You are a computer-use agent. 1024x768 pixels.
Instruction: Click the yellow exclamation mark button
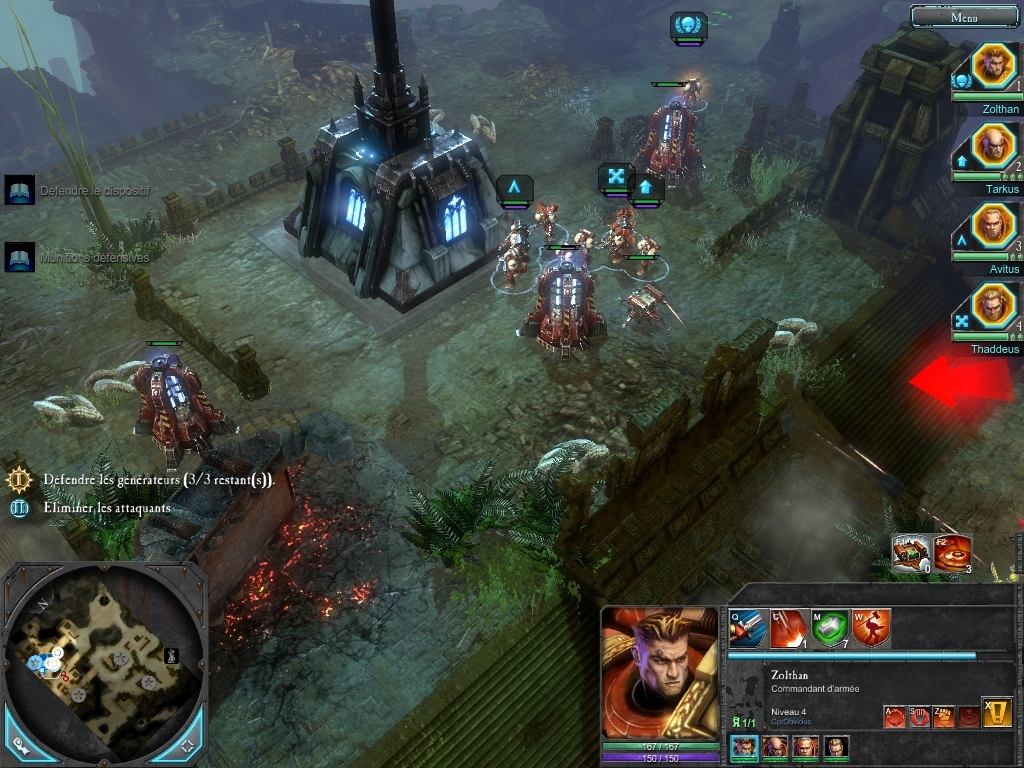click(x=996, y=712)
